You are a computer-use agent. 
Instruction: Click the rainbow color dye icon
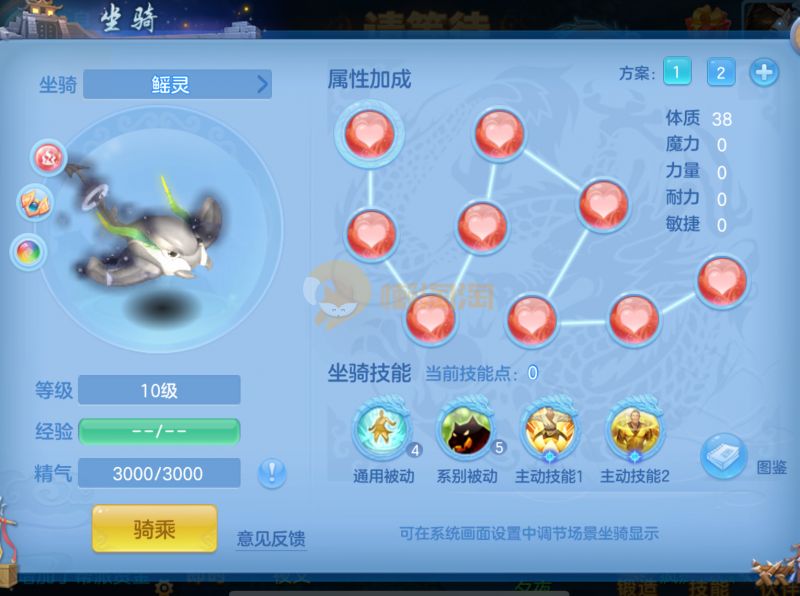[27, 251]
